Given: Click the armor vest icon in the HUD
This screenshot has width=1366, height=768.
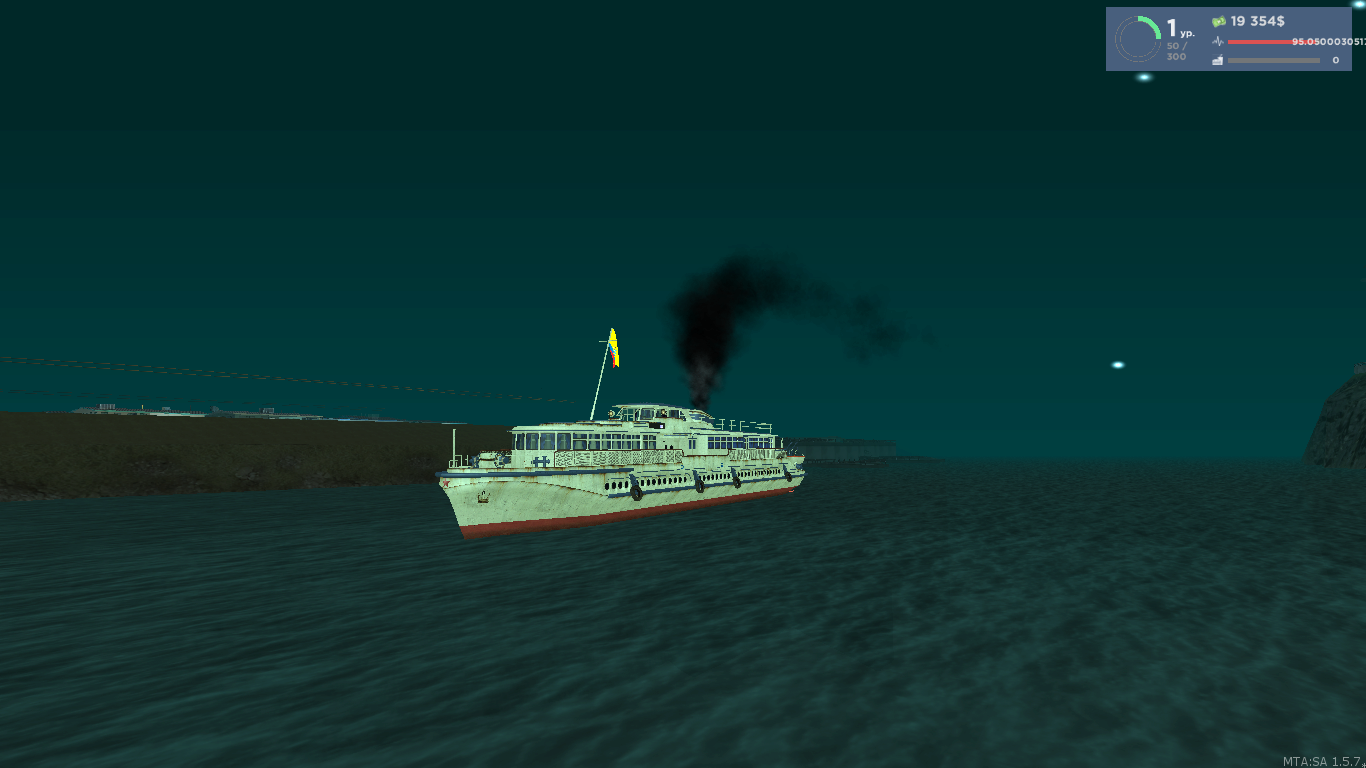Looking at the screenshot, I should (1217, 59).
